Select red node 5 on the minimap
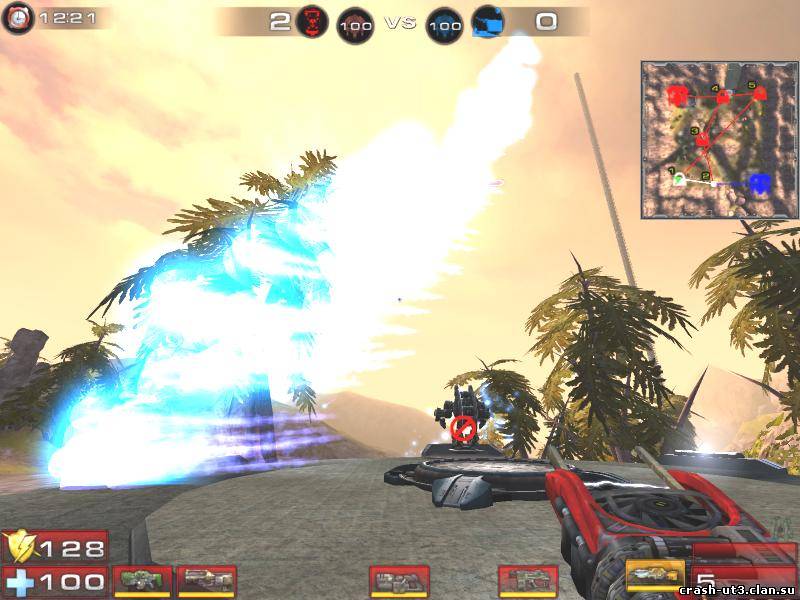 (760, 93)
